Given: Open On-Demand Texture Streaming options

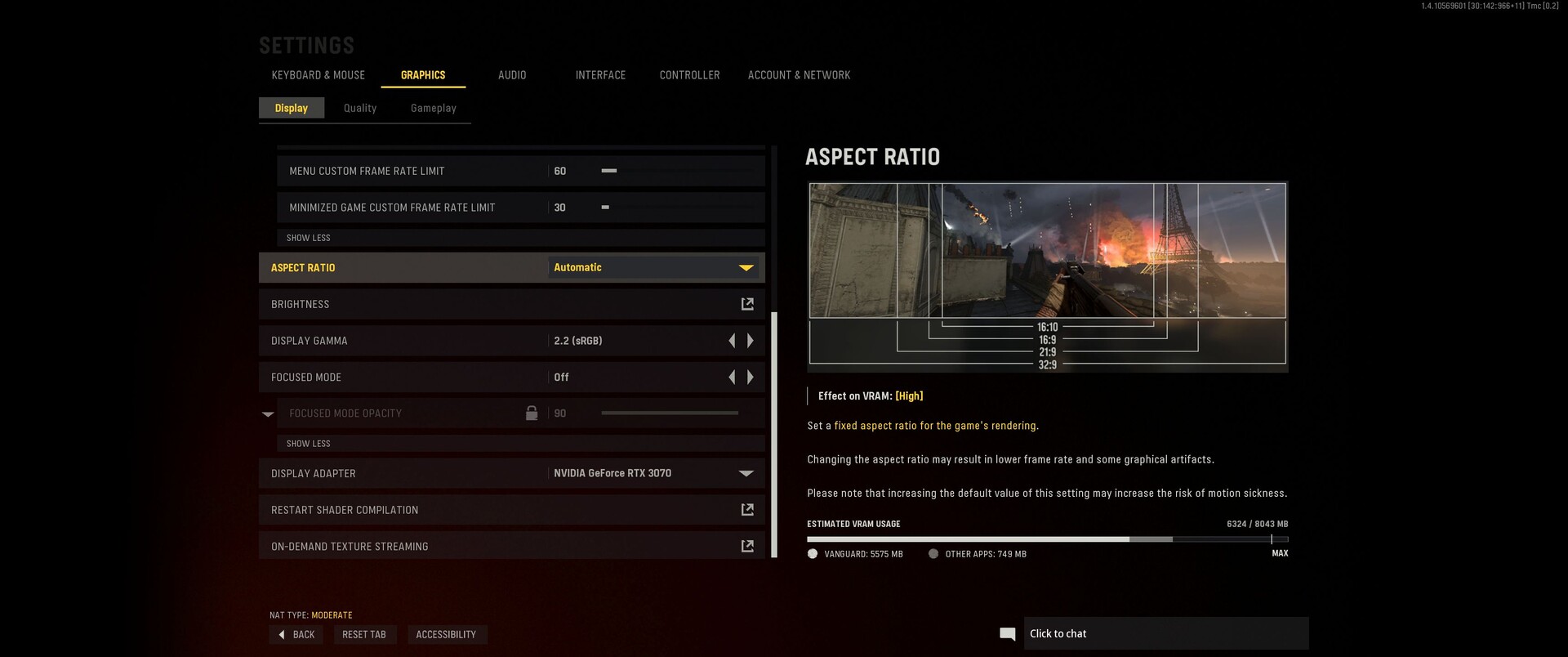Looking at the screenshot, I should tap(746, 546).
